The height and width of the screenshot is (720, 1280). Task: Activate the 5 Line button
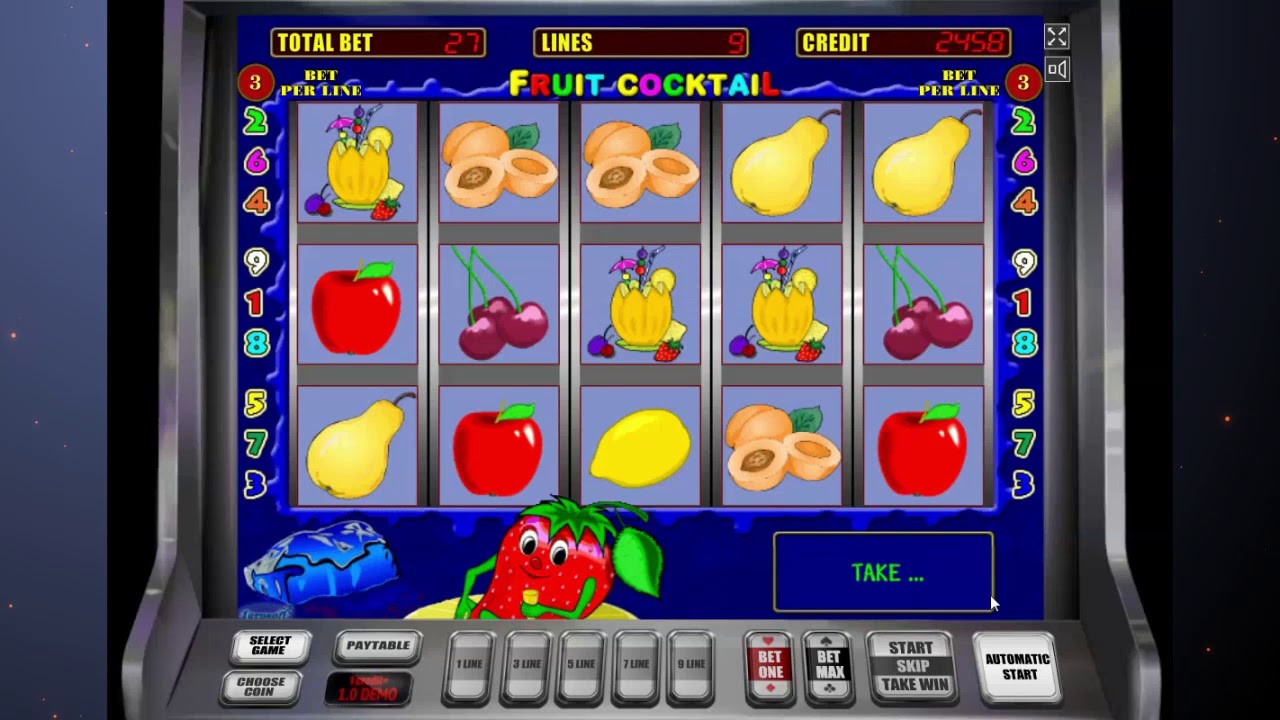point(581,665)
